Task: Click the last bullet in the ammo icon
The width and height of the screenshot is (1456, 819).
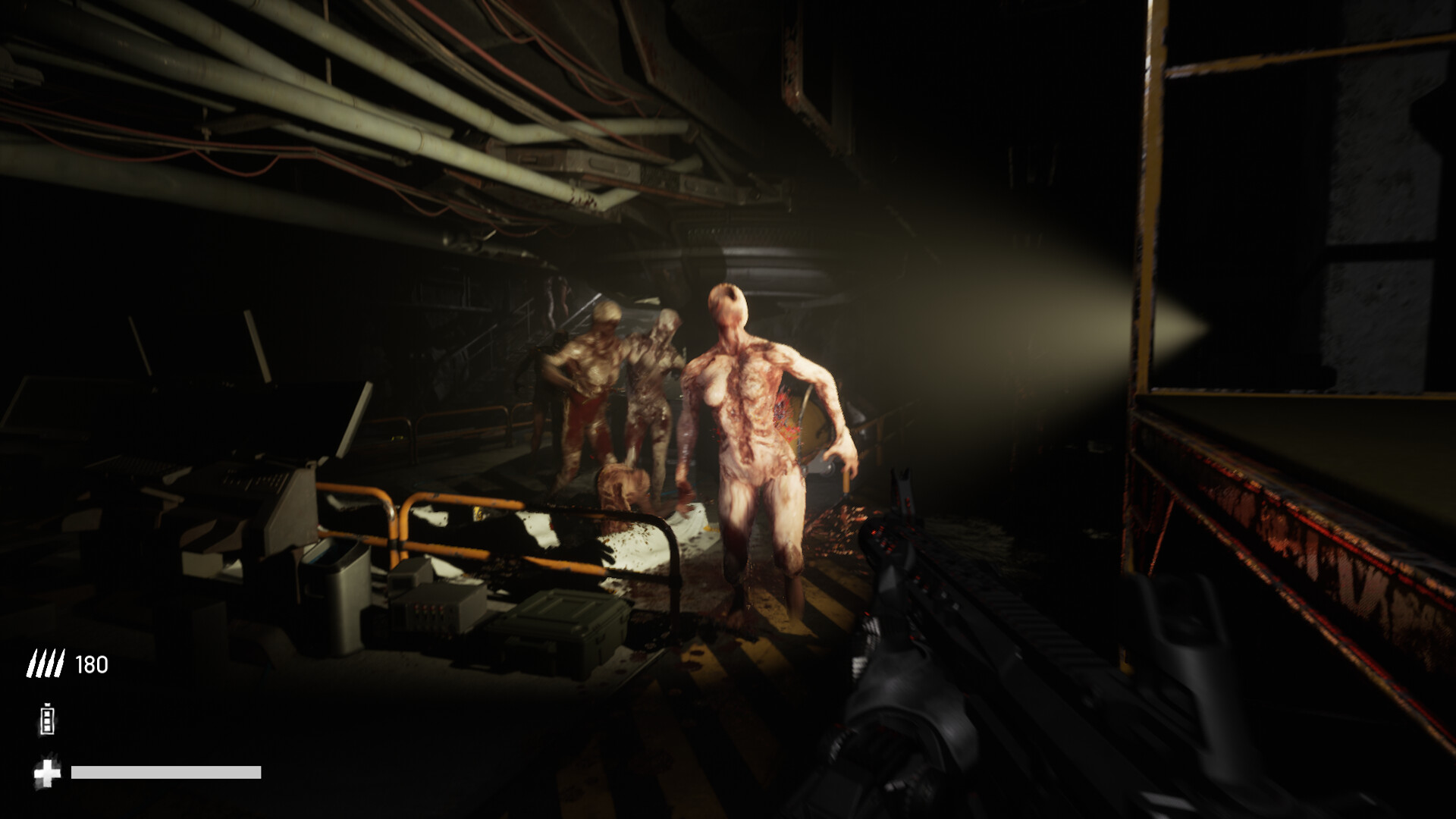Action: (58, 664)
